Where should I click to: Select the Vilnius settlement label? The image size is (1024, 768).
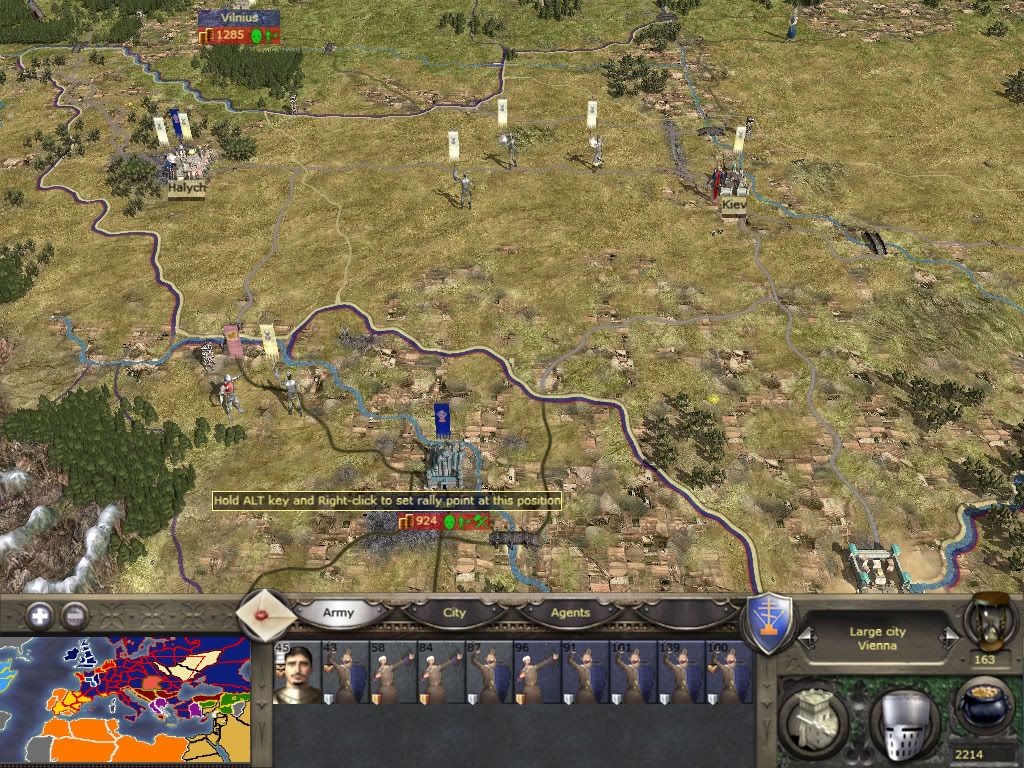(238, 17)
